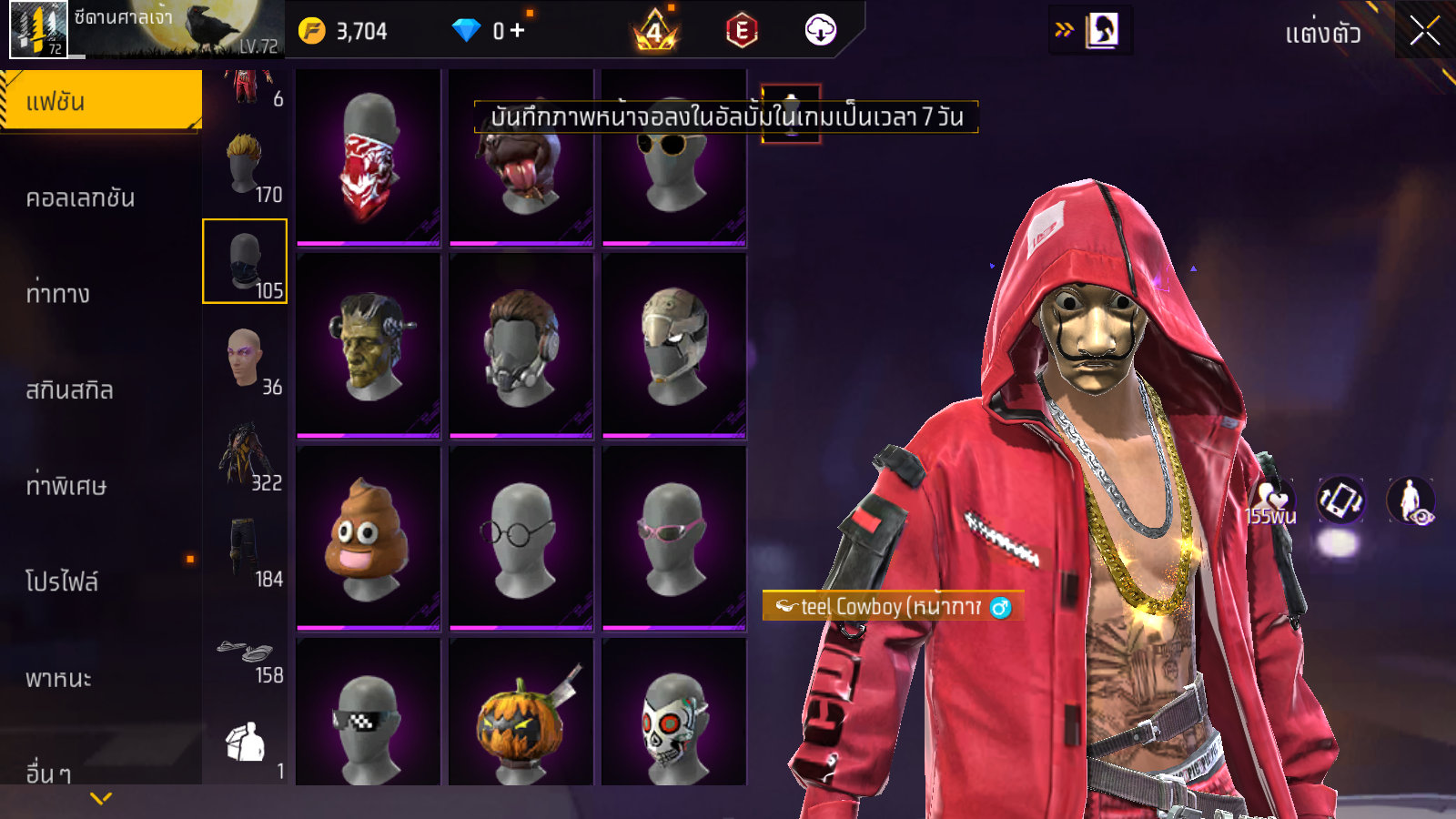Select the shoes category showing 158
This screenshot has width=1456, height=819.
(245, 655)
